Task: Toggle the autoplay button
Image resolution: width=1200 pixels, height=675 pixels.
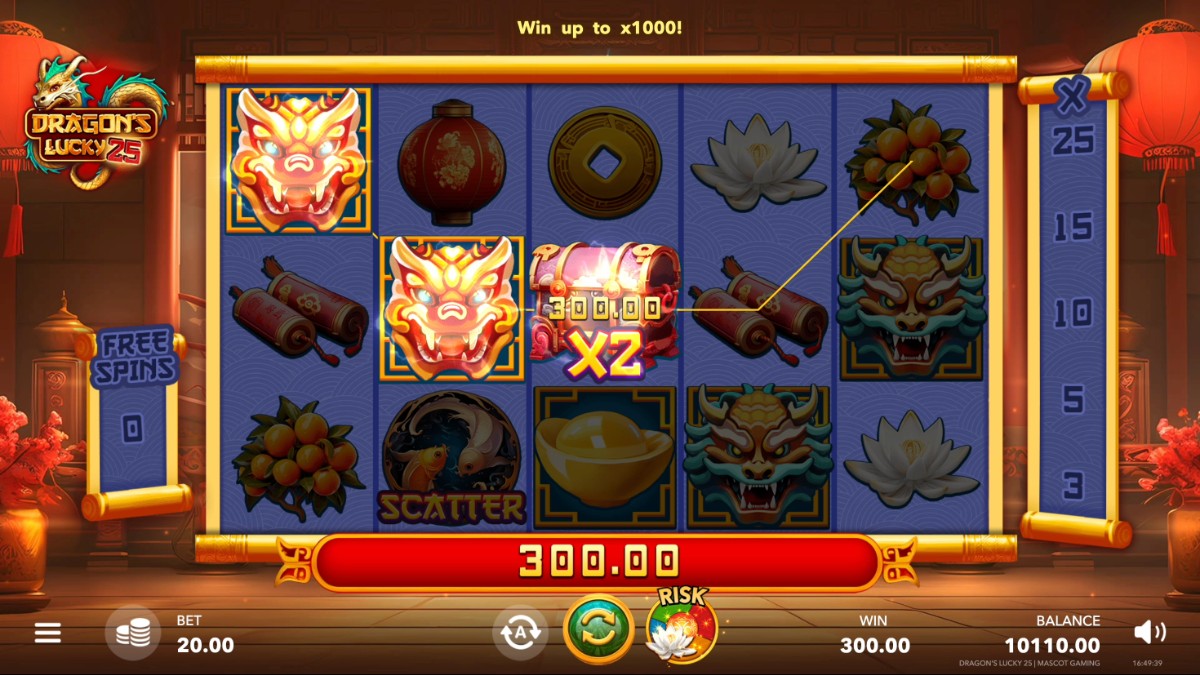Action: (520, 633)
